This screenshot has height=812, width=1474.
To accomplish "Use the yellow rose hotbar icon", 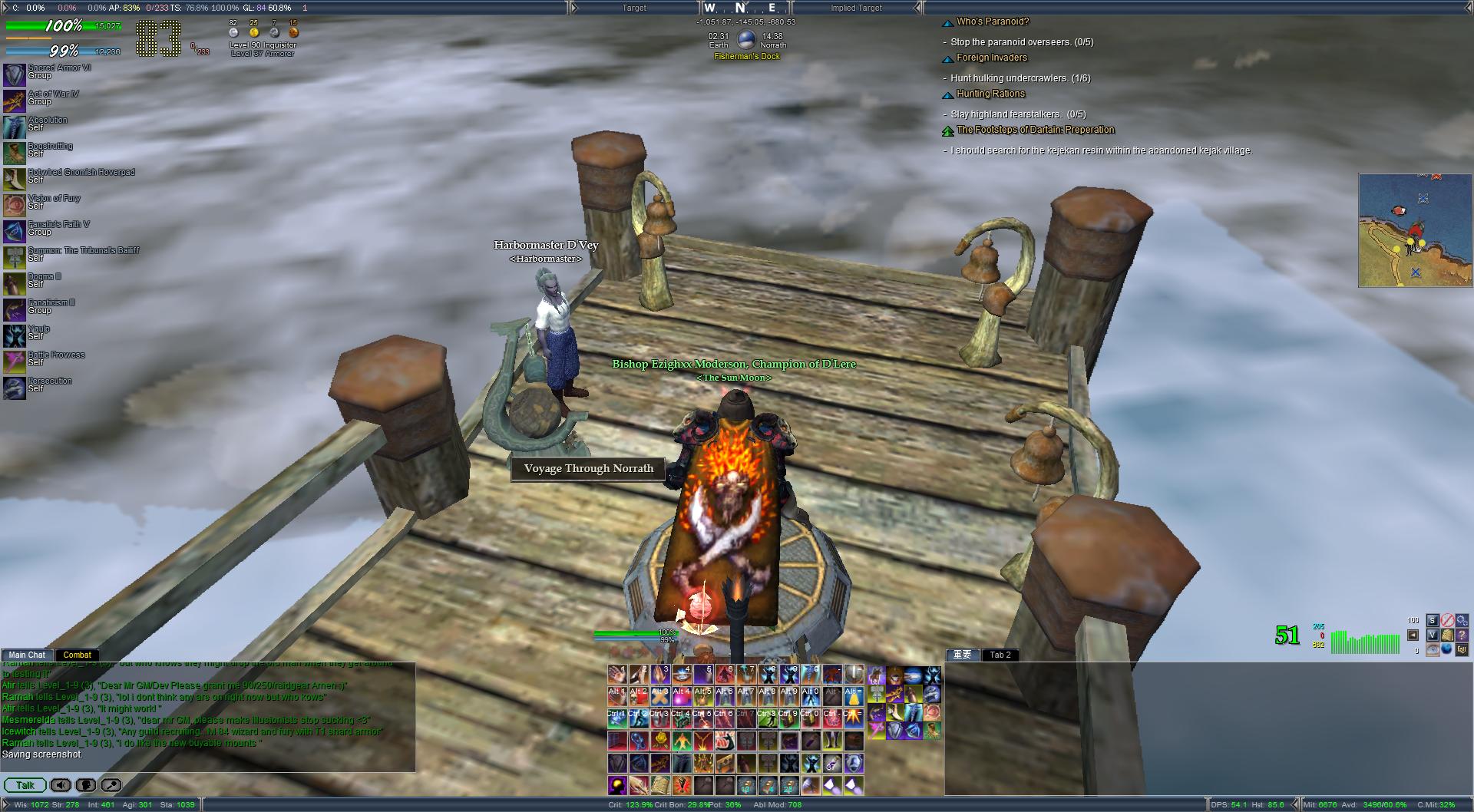I will [661, 741].
